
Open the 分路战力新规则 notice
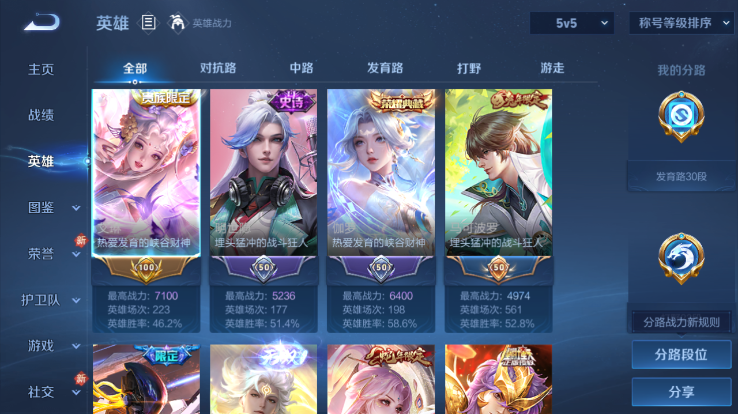tap(681, 321)
